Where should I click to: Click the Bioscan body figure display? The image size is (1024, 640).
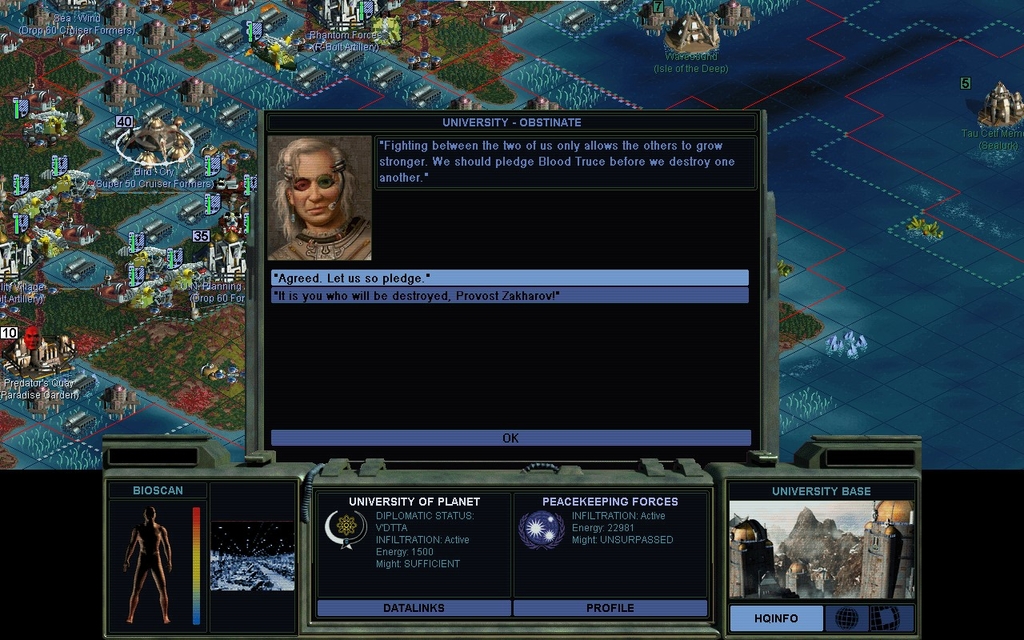pyautogui.click(x=148, y=563)
